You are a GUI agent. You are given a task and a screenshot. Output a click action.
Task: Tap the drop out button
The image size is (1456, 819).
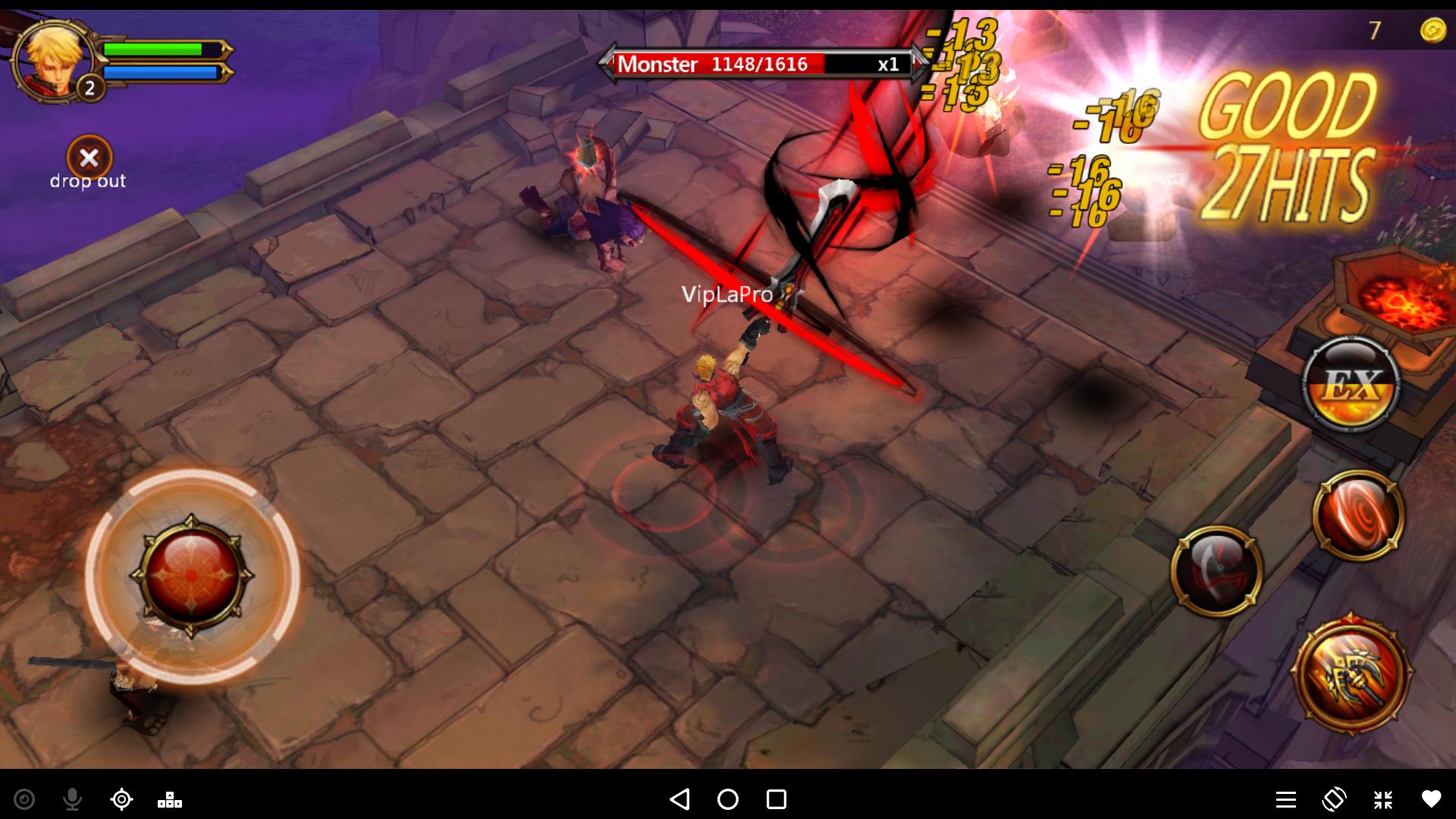point(89,158)
